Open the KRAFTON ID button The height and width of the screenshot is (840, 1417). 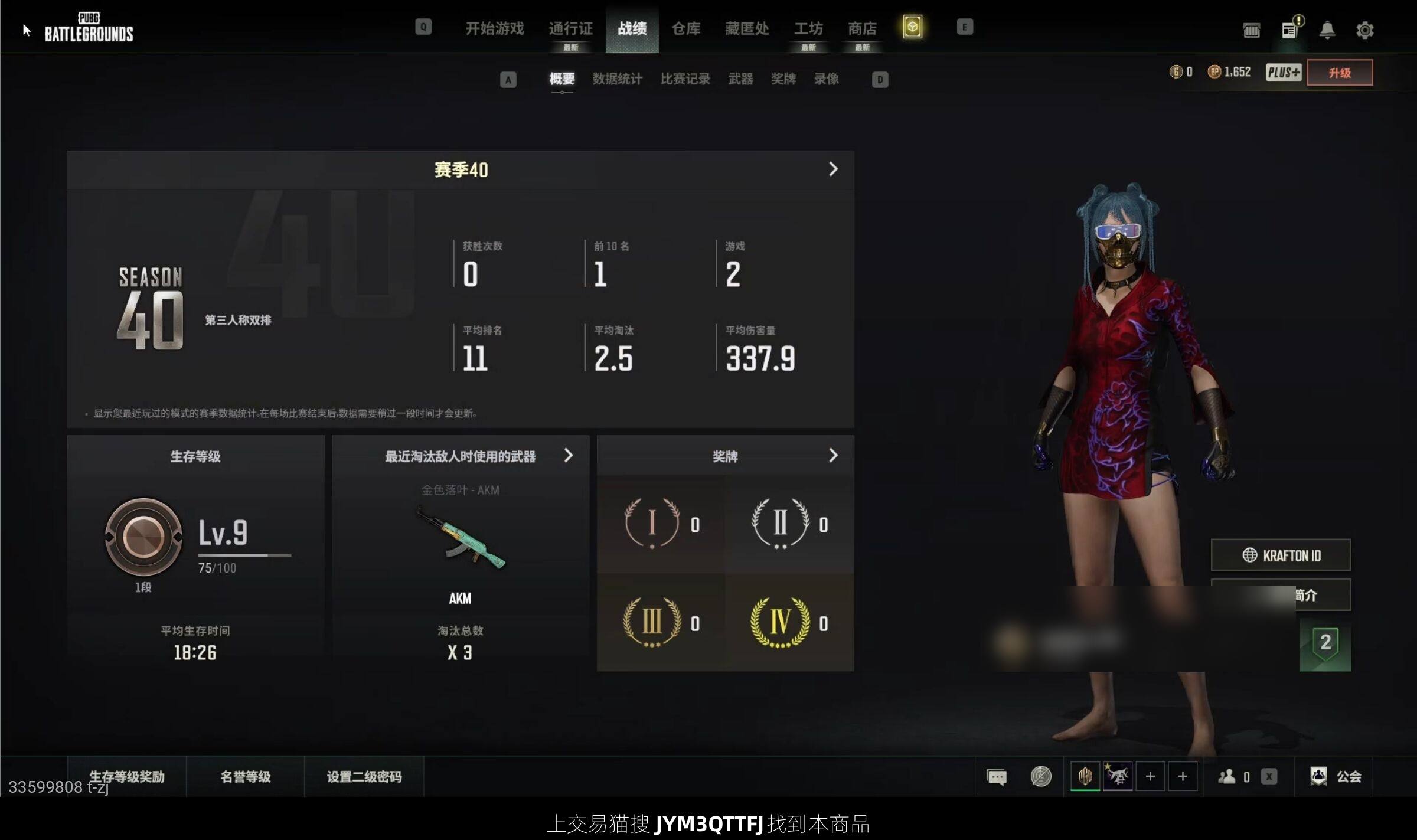coord(1281,555)
